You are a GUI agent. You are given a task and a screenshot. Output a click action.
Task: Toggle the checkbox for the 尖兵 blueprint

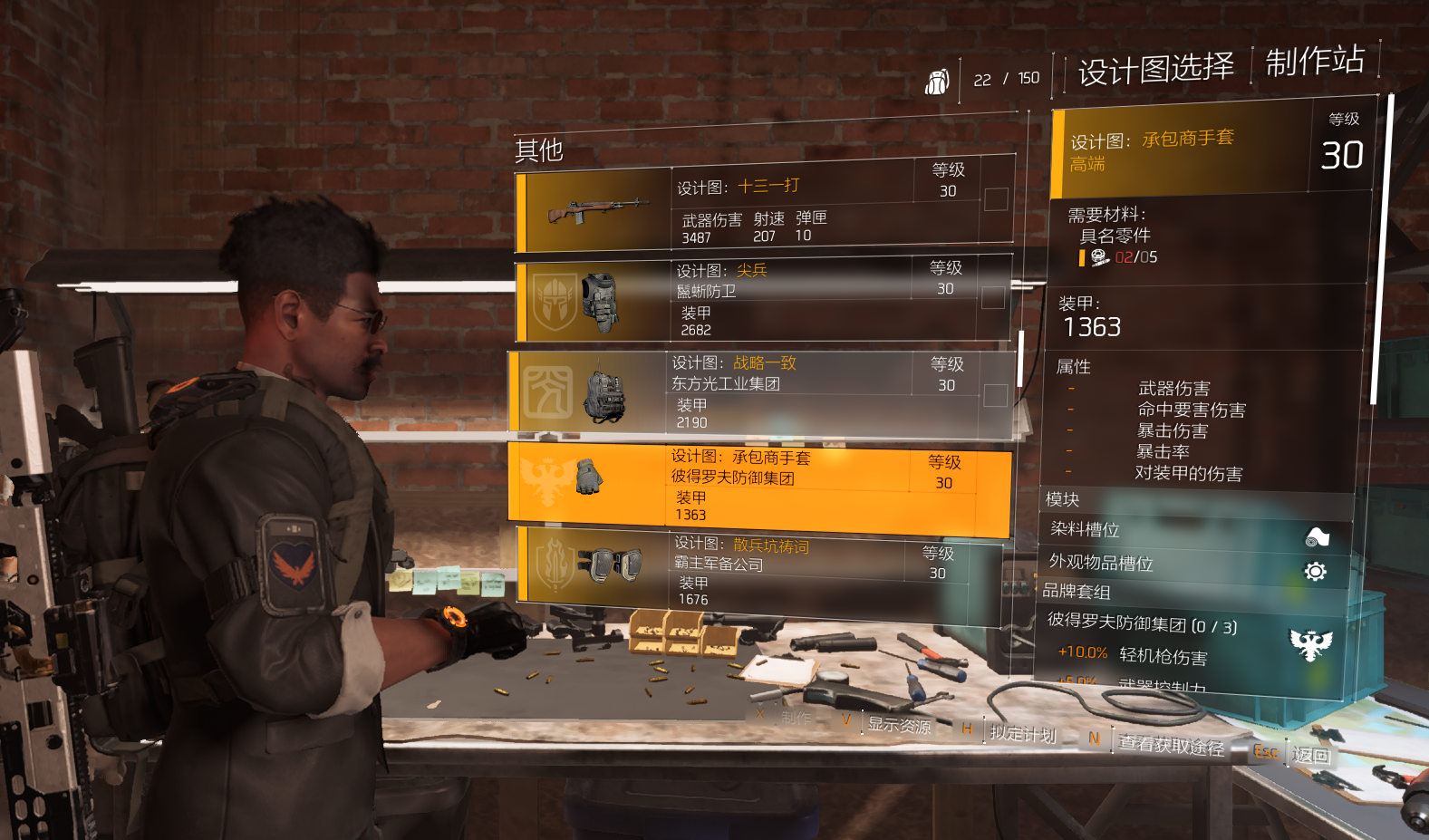(992, 298)
